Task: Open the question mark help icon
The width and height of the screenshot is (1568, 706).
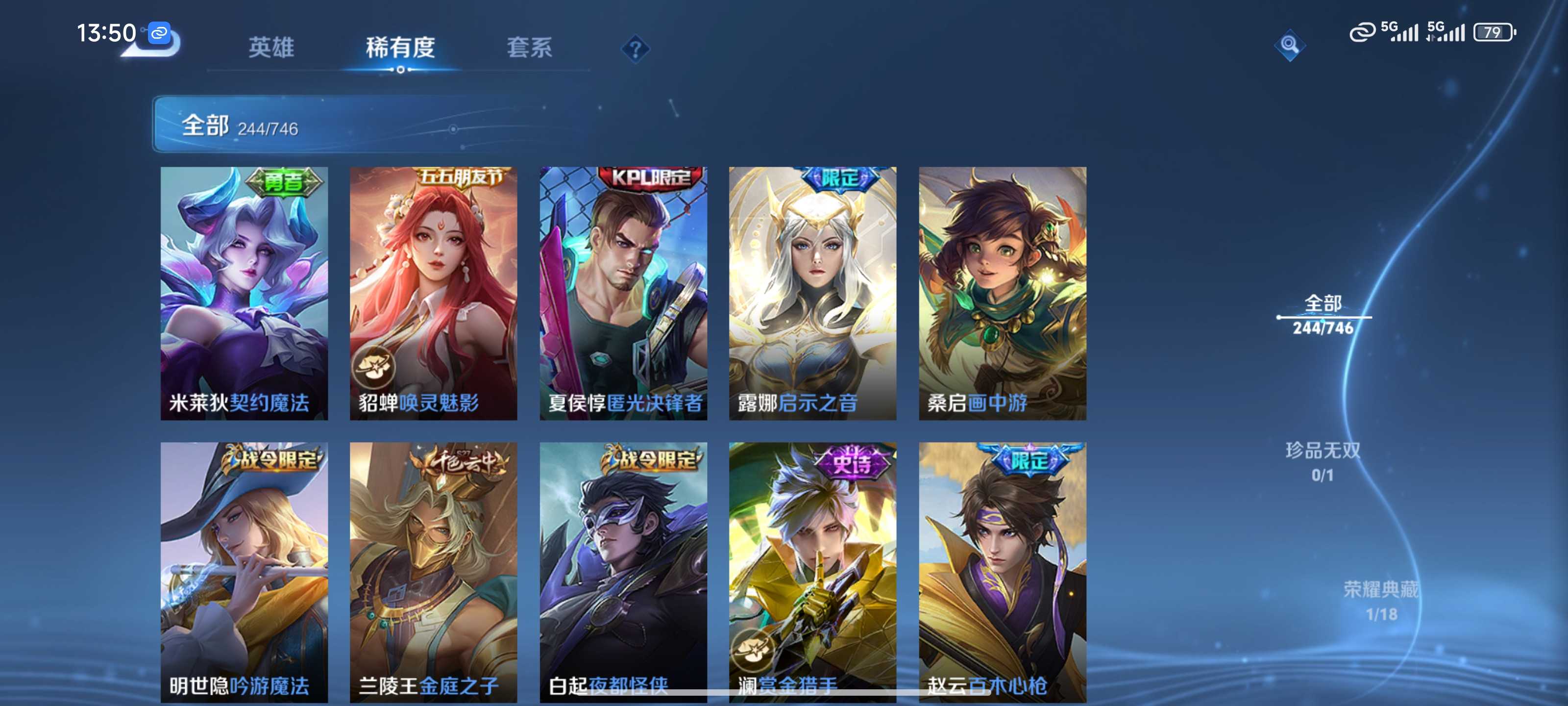Action: [635, 49]
